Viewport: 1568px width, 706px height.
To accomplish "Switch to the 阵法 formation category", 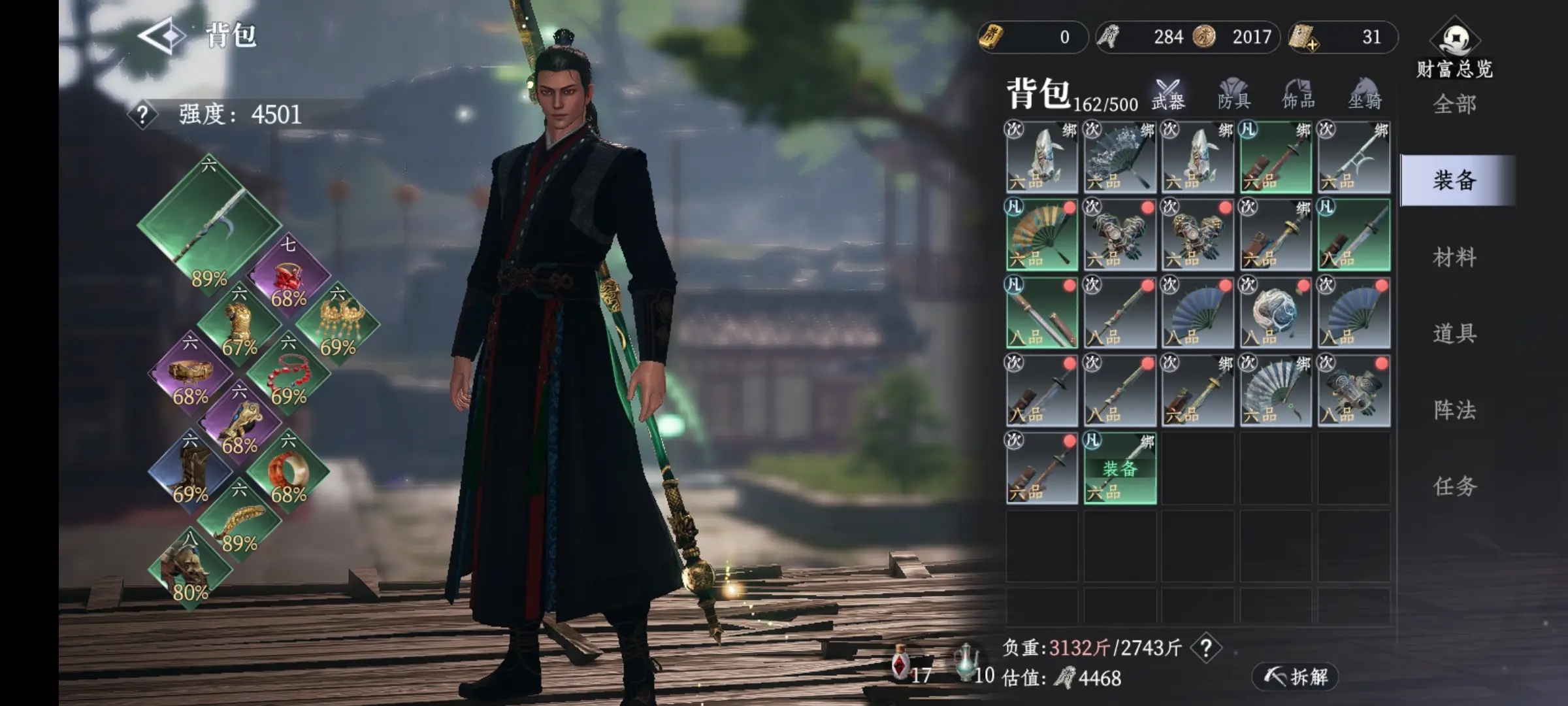I will [1454, 411].
